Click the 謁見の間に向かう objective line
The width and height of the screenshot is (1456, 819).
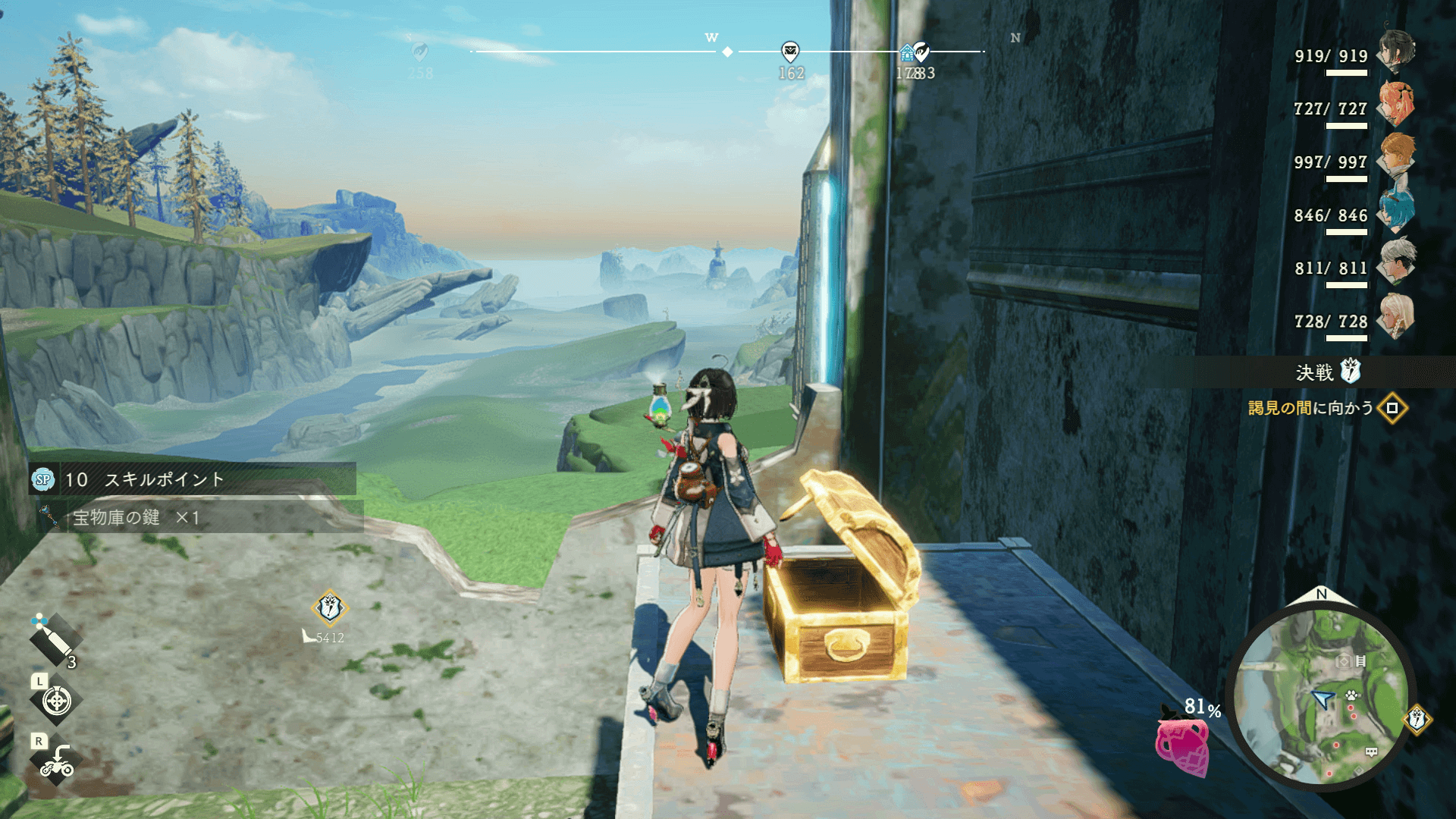point(1310,408)
